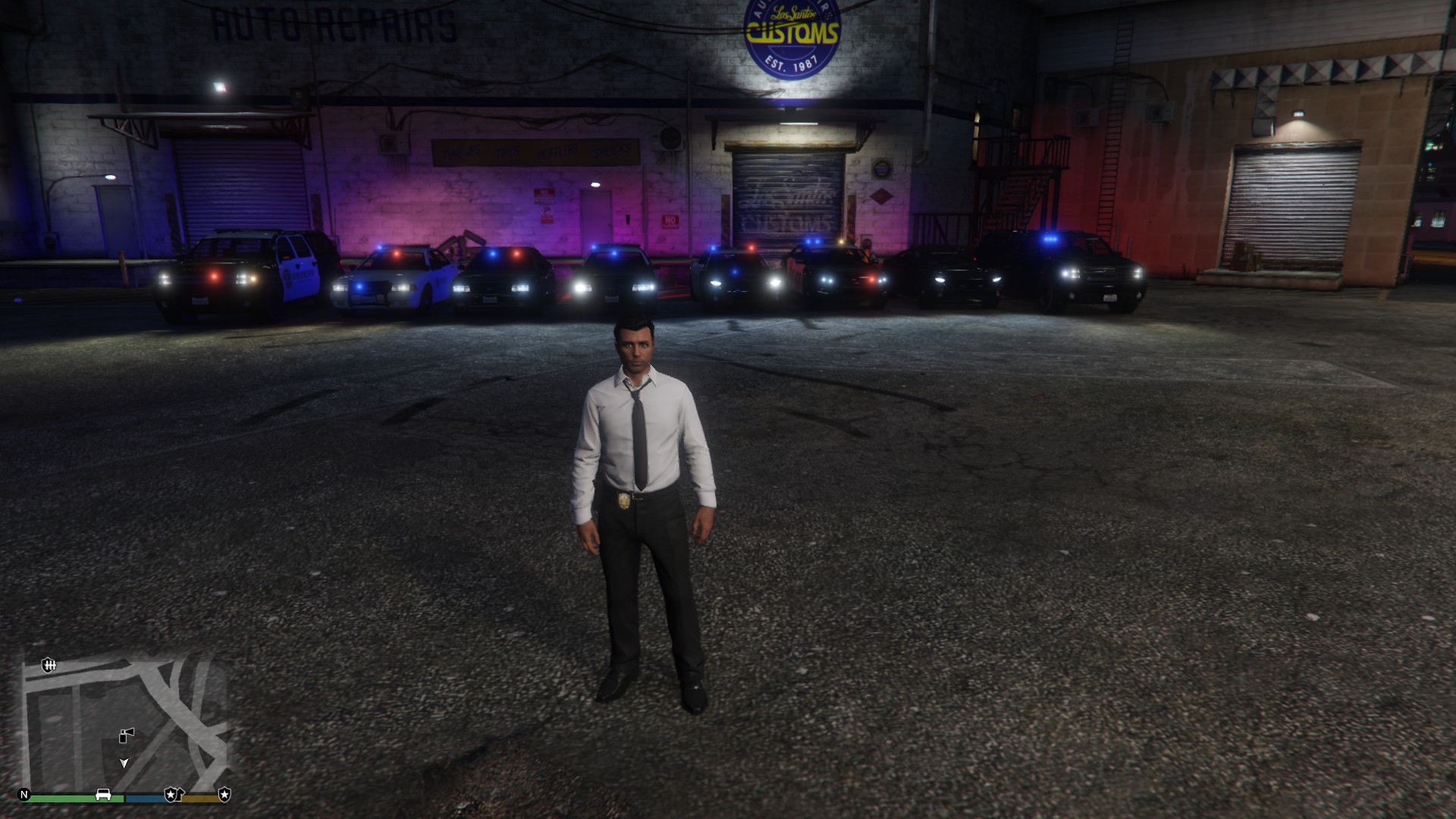Click the shirt clothing store blip
Image resolution: width=1456 pixels, height=819 pixels.
[180, 794]
